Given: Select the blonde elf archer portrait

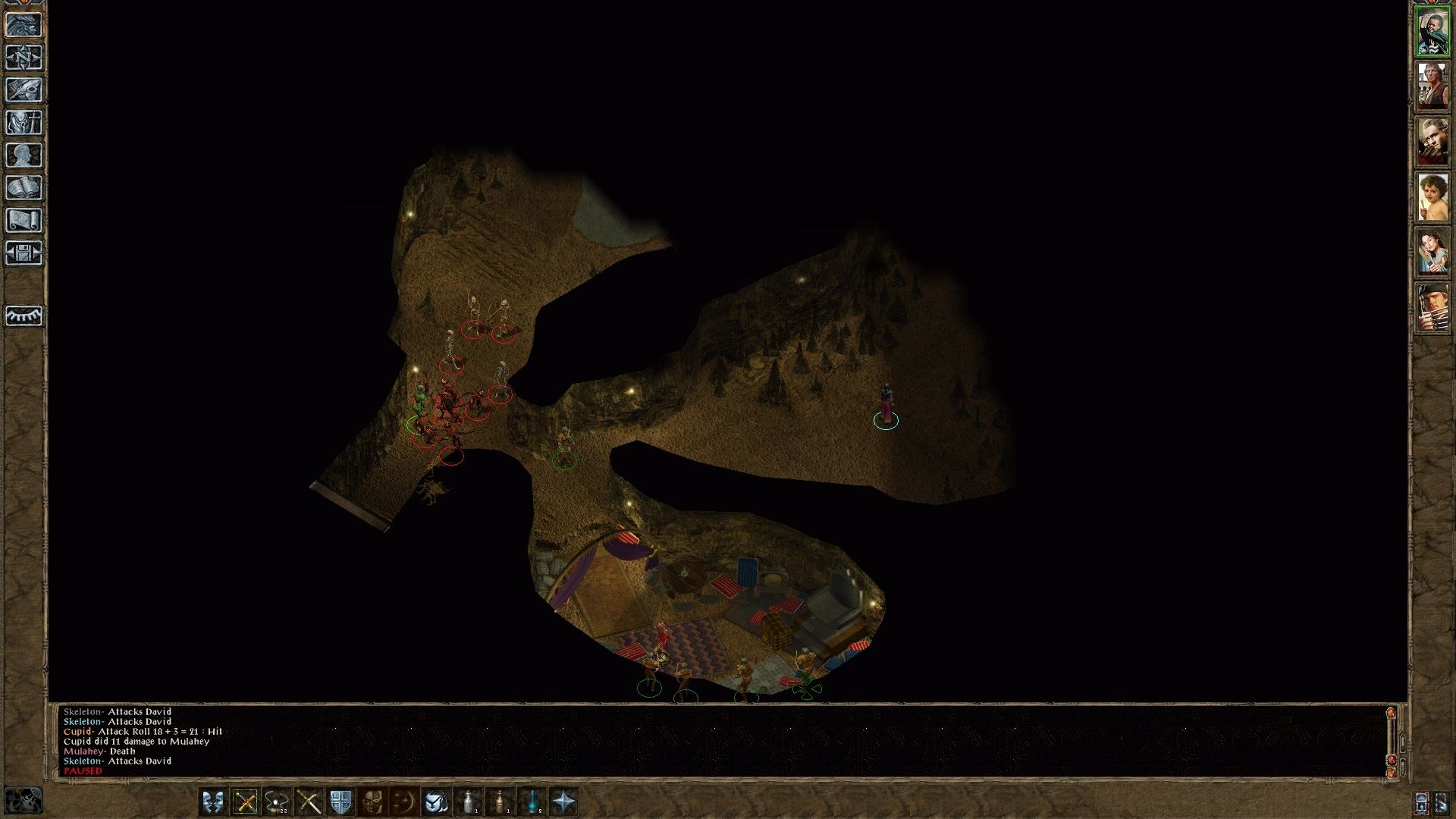Looking at the screenshot, I should 1432,141.
